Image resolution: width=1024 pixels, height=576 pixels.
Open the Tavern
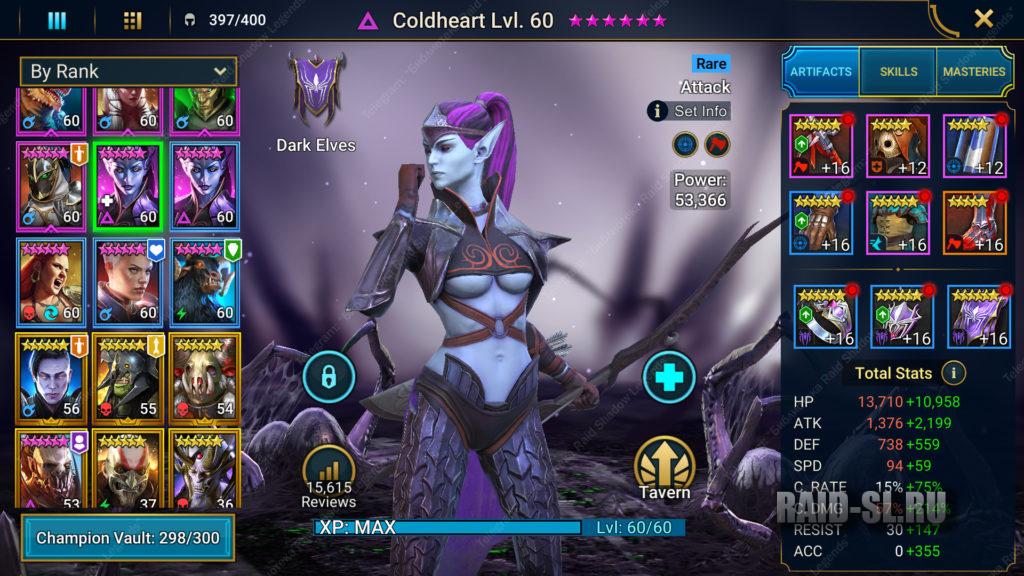pyautogui.click(x=666, y=468)
